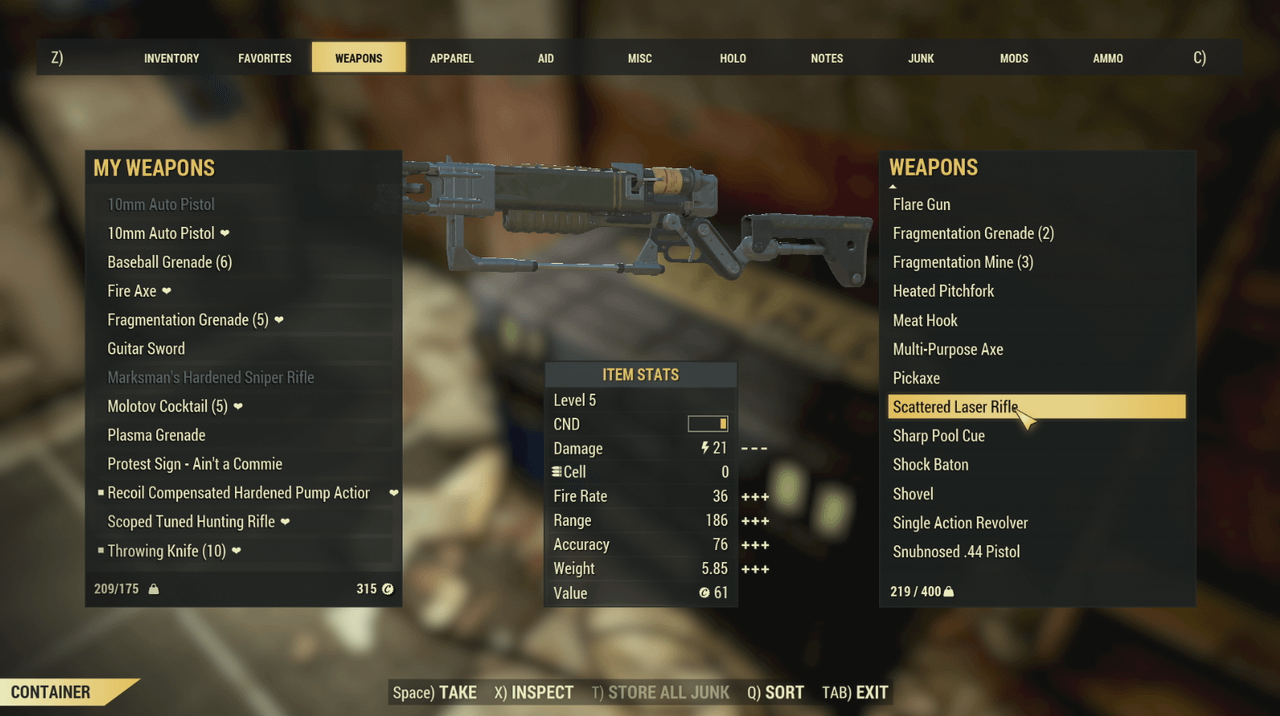Select the Plasma Grenade entry
The width and height of the screenshot is (1280, 716).
point(156,435)
